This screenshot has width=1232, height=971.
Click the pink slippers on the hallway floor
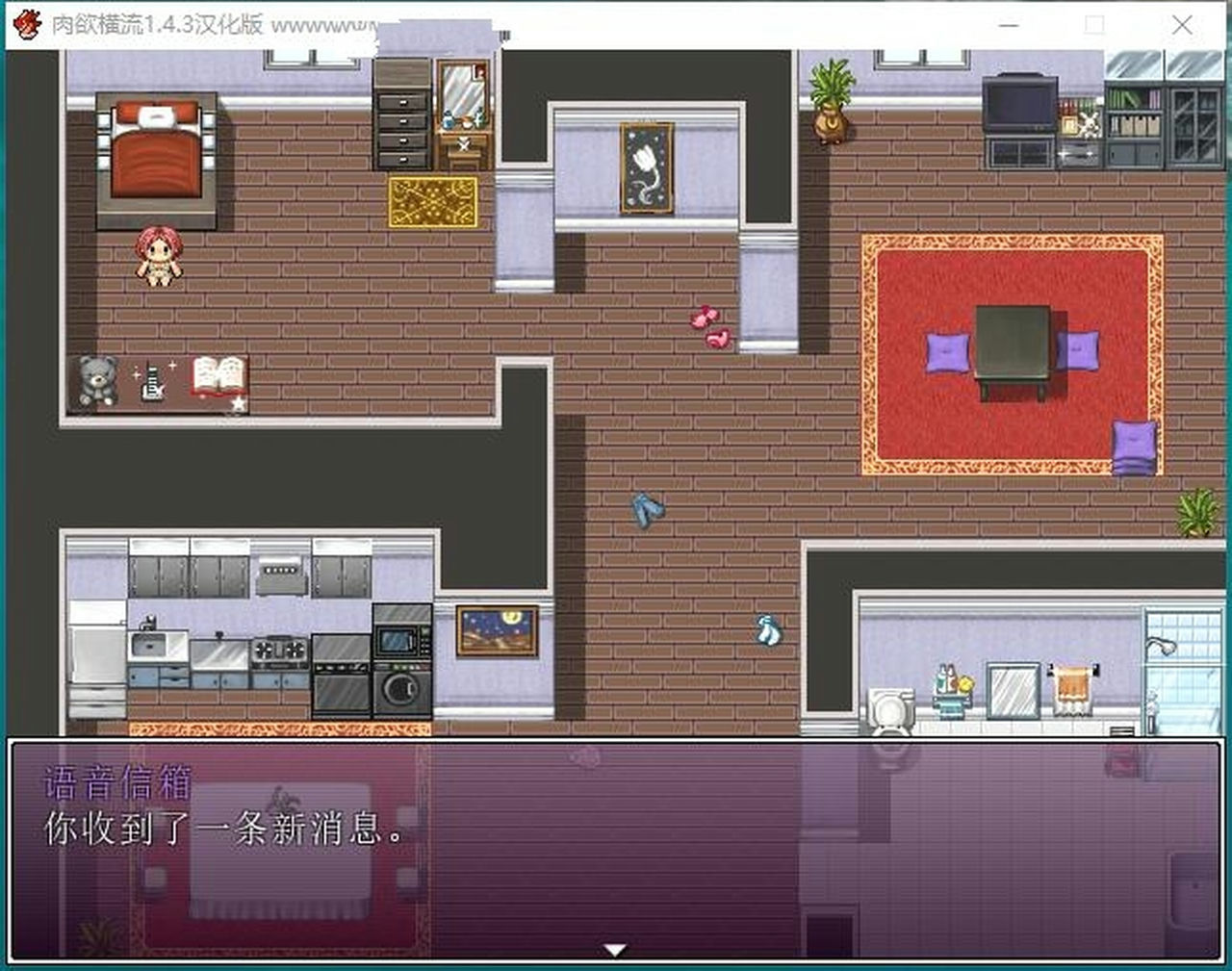(706, 325)
